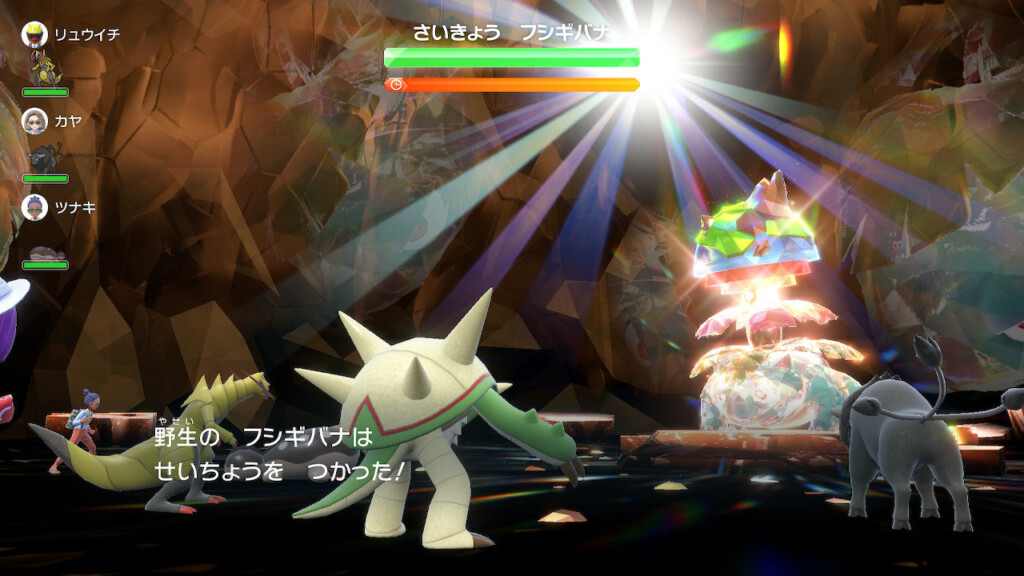Image resolution: width=1024 pixels, height=576 pixels.
Task: Select trainer リュウイチ's avatar portrait
Action: [x=35, y=35]
